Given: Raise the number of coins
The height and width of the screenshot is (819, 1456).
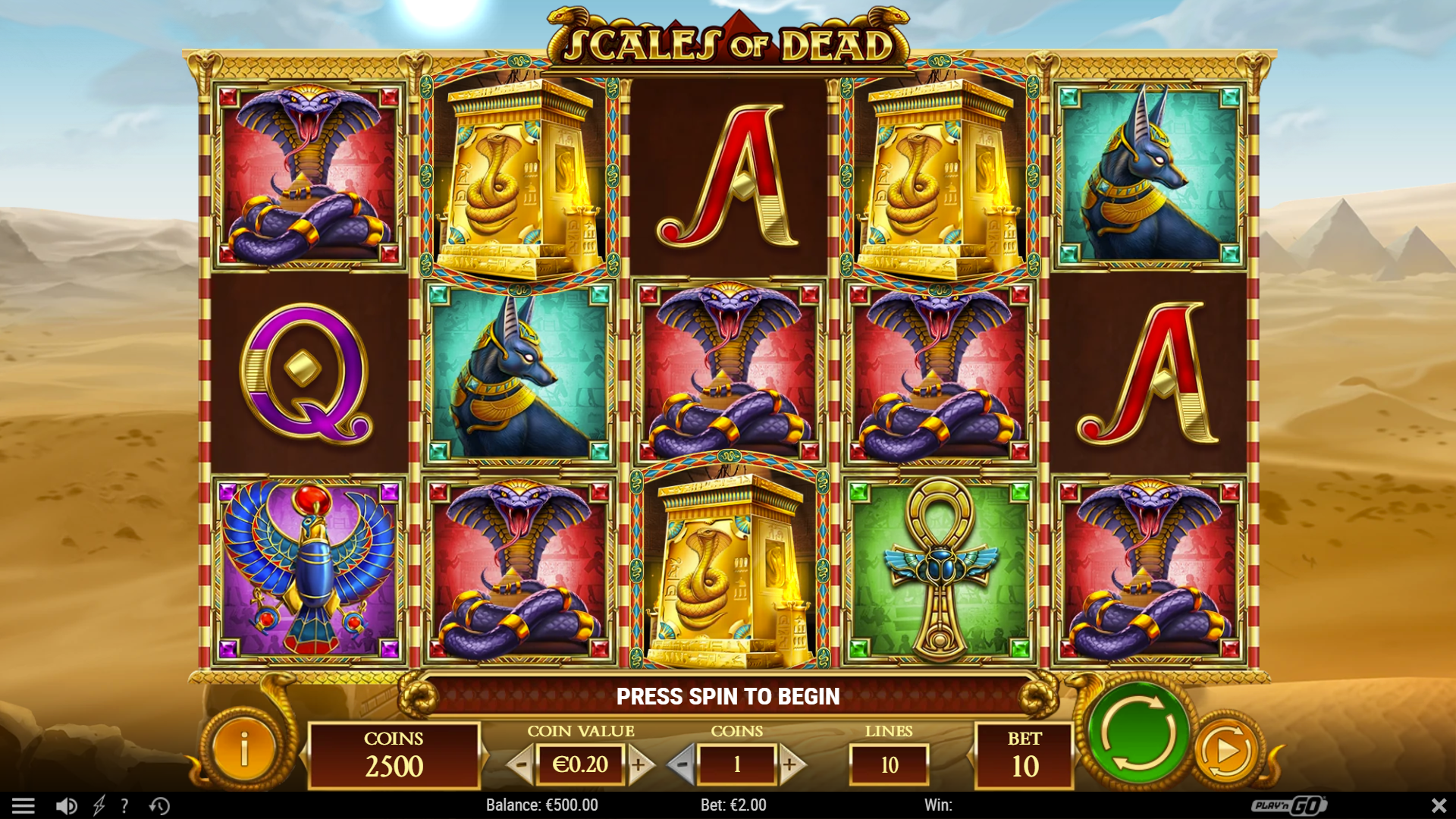Looking at the screenshot, I should point(789,764).
